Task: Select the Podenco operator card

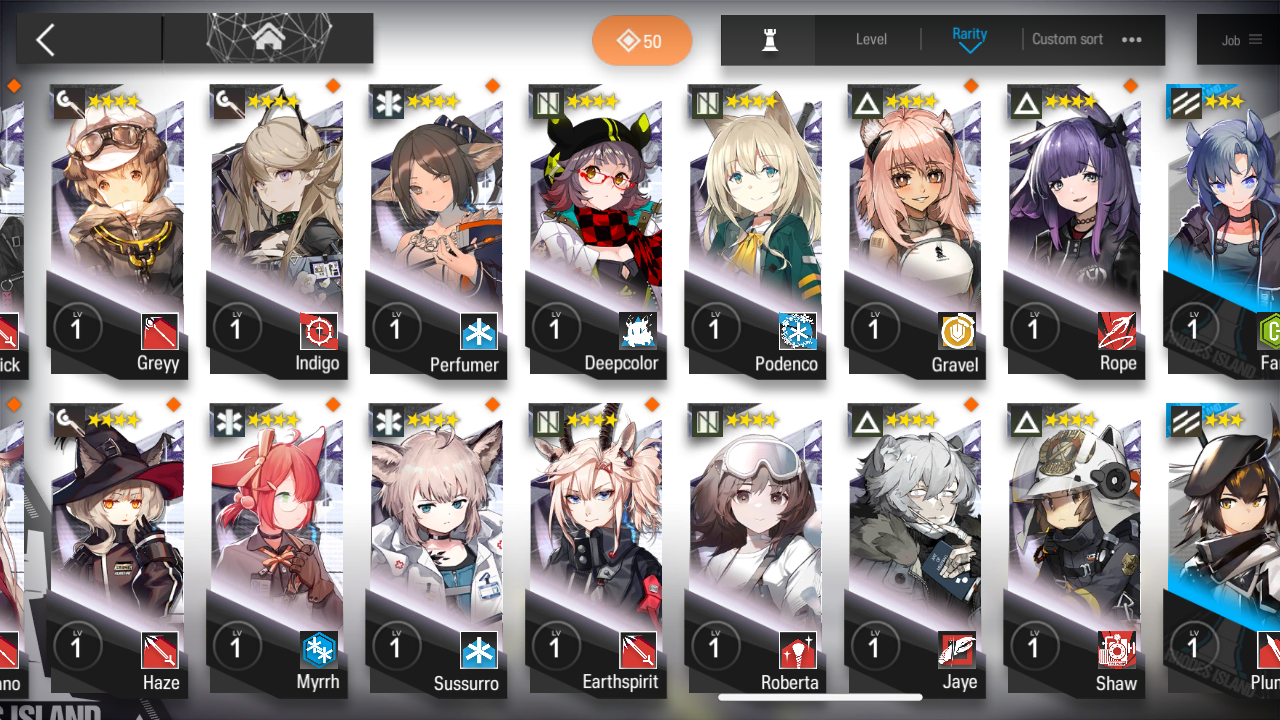Action: [x=755, y=230]
